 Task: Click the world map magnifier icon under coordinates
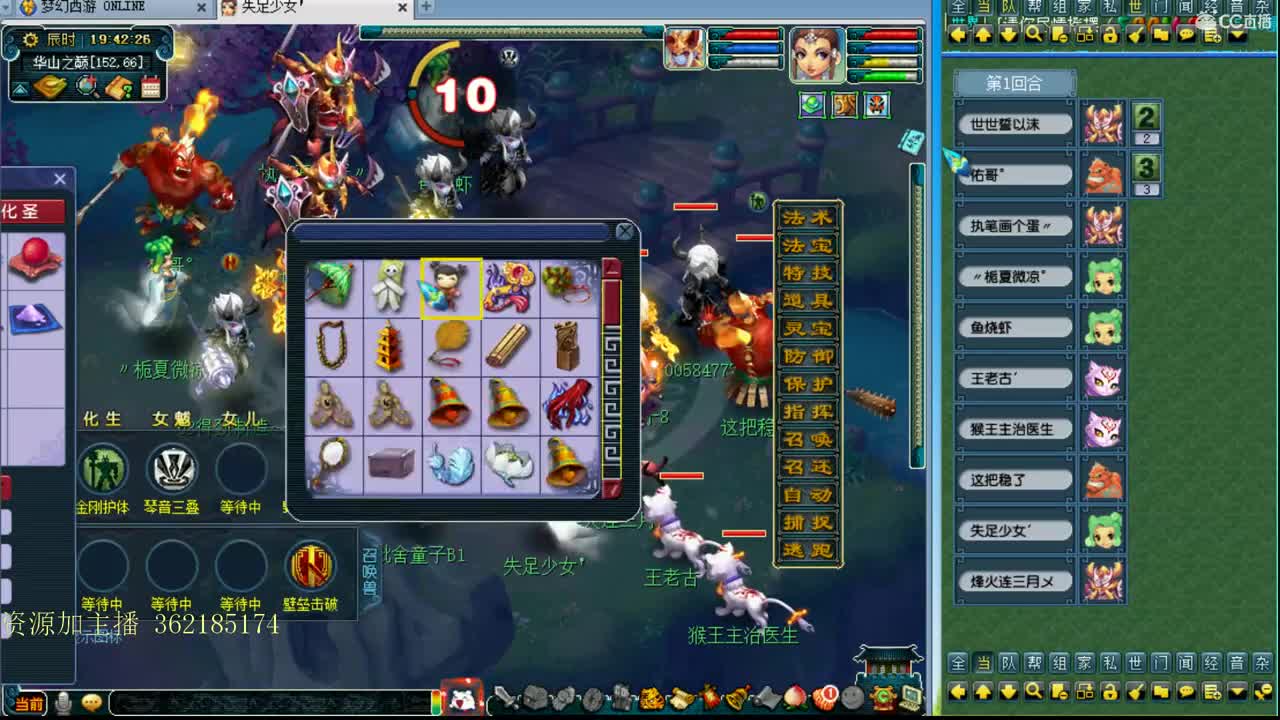click(x=86, y=86)
